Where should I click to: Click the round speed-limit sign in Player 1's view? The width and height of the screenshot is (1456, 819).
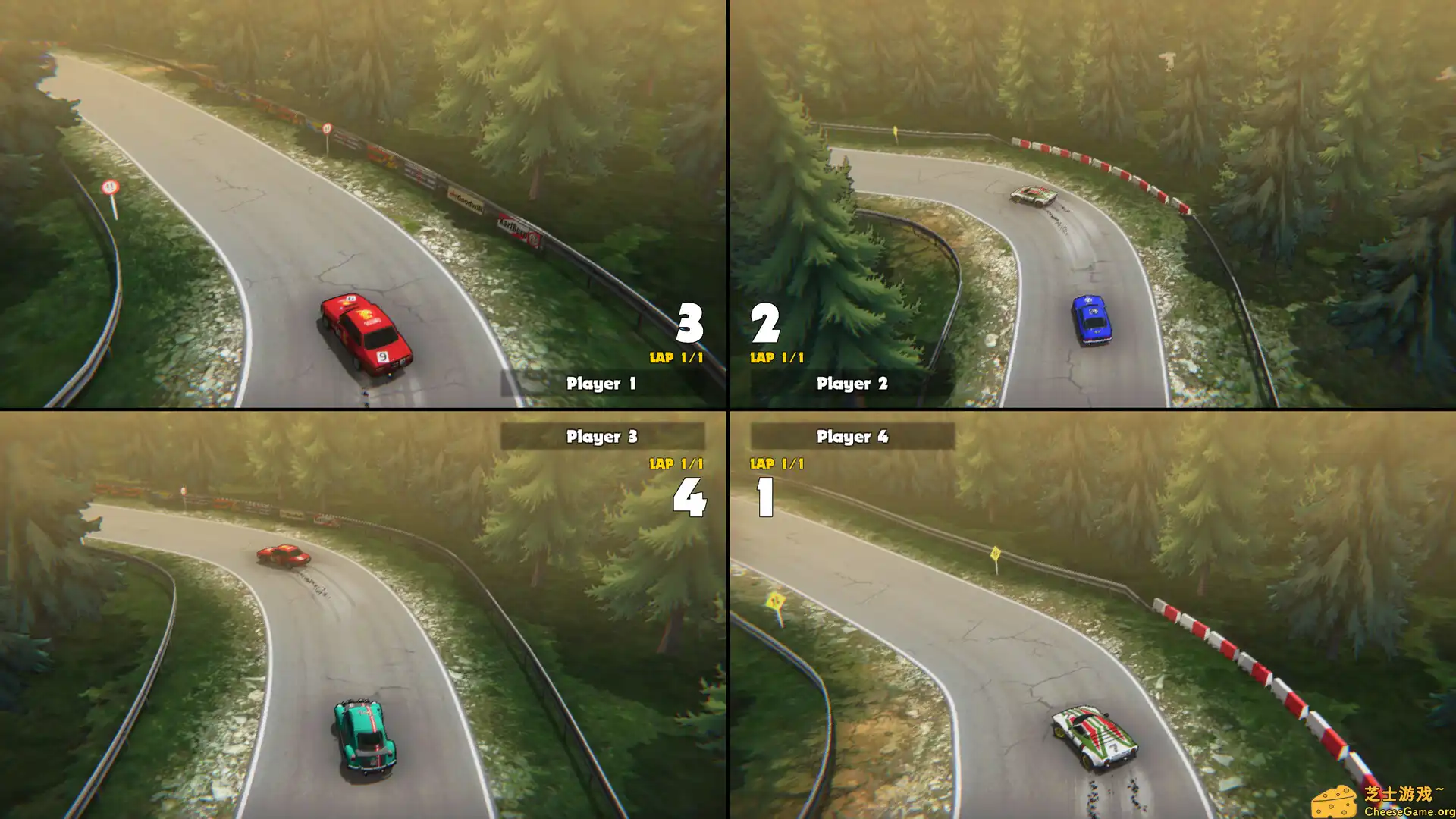coord(110,184)
